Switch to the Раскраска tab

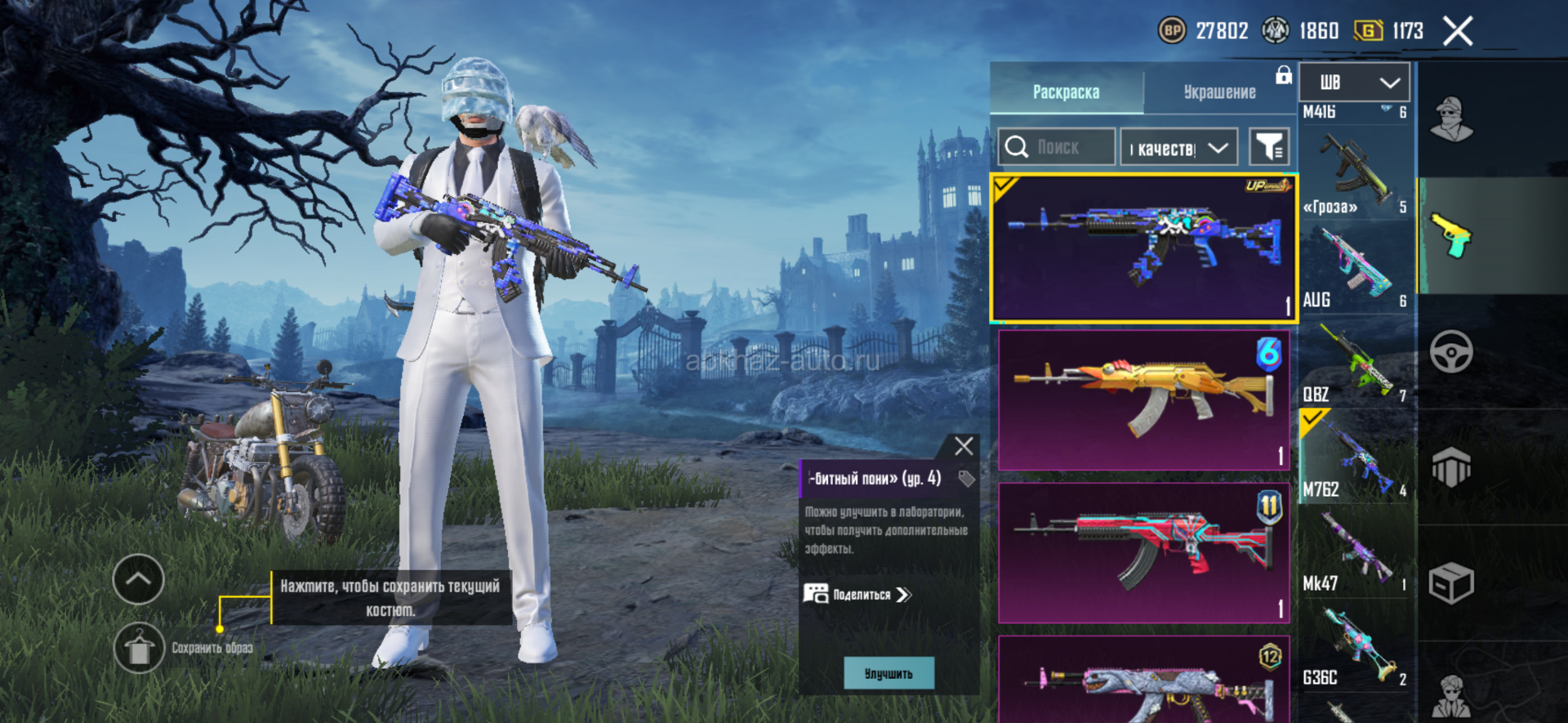pos(1066,91)
